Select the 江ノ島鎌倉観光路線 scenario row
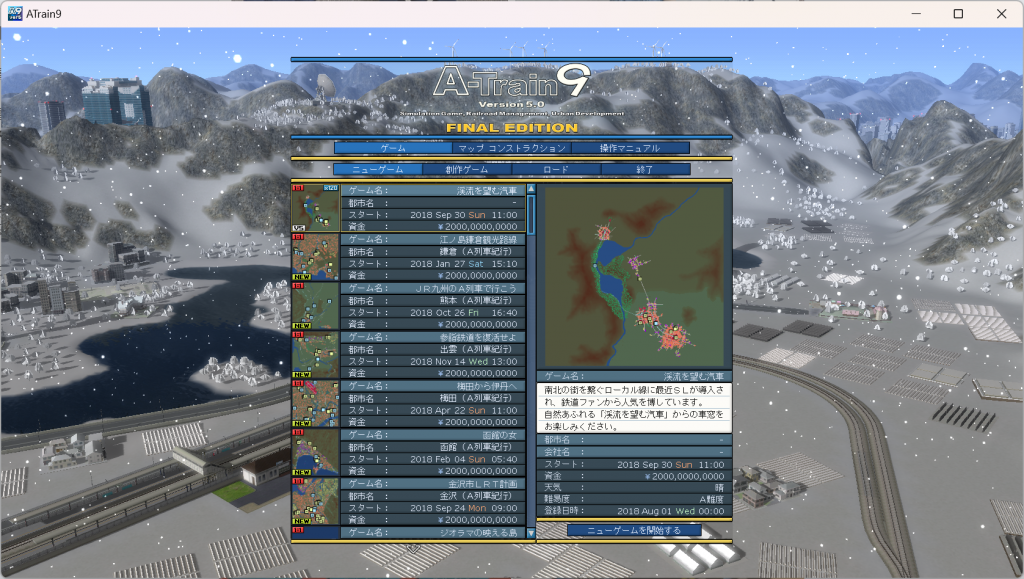The height and width of the screenshot is (579, 1024). (432, 257)
